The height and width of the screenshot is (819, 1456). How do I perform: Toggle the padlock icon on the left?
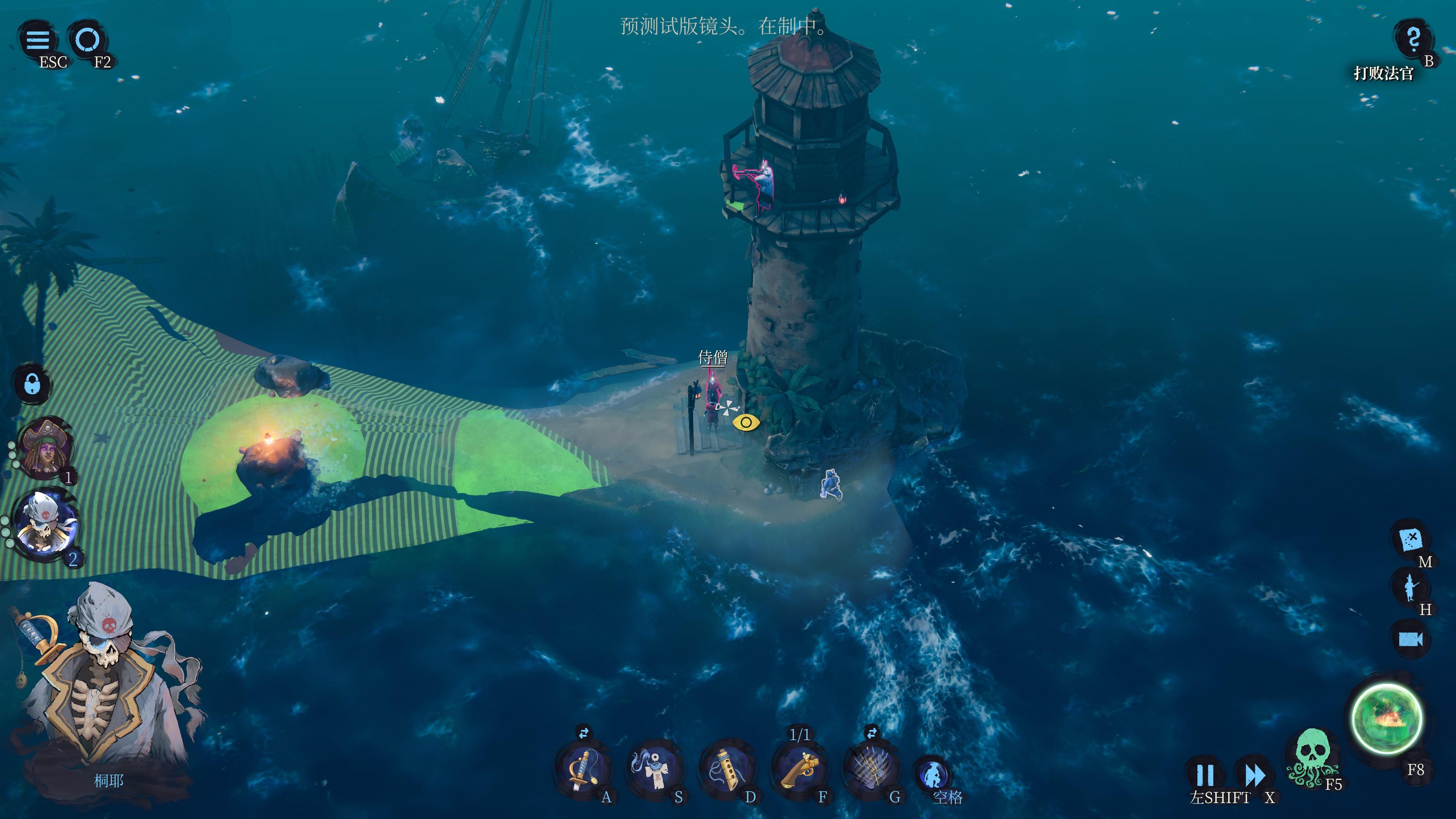point(31,384)
